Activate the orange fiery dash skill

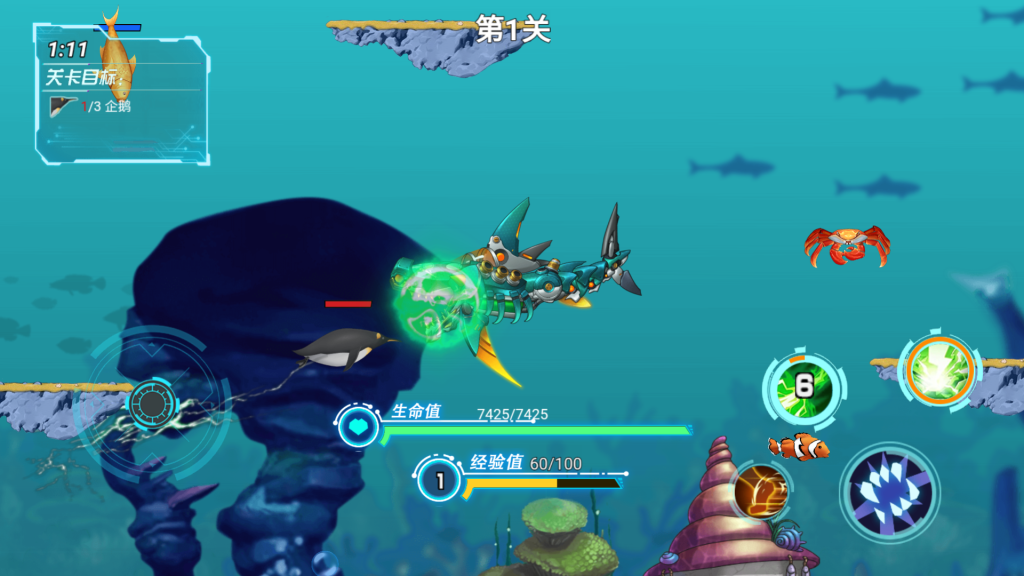point(760,490)
